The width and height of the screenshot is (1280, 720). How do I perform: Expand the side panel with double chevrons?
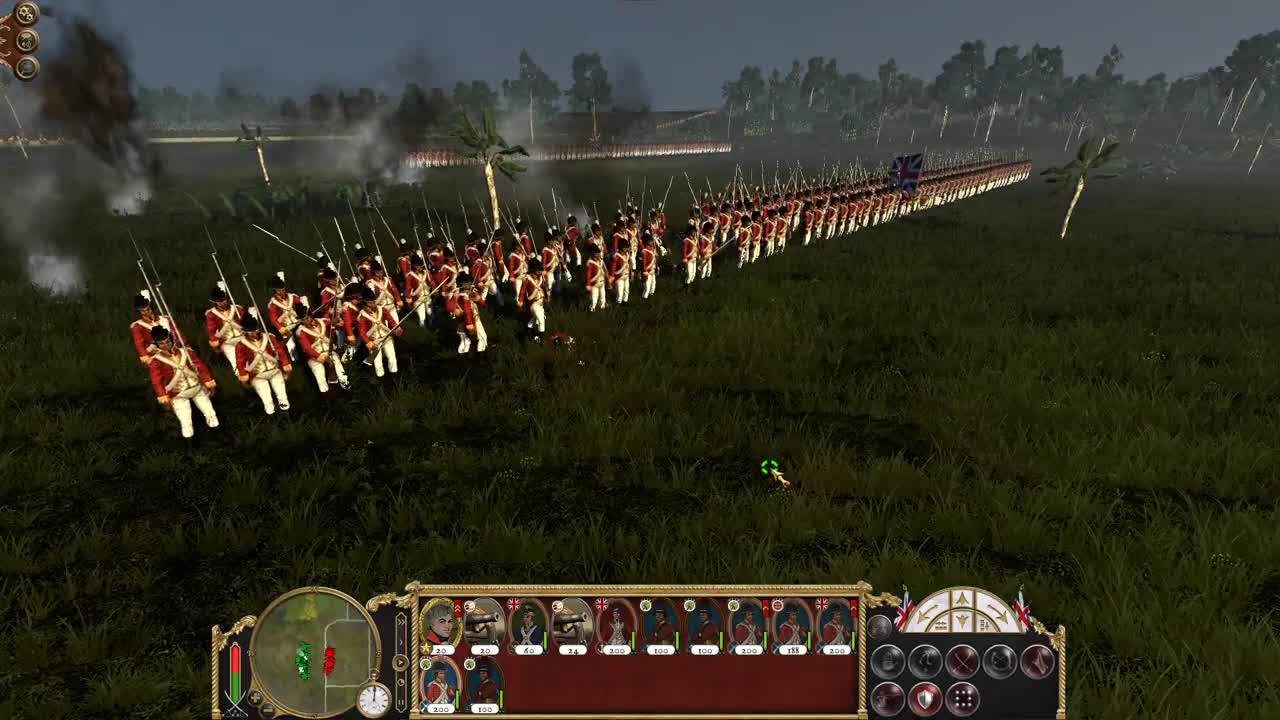click(402, 621)
